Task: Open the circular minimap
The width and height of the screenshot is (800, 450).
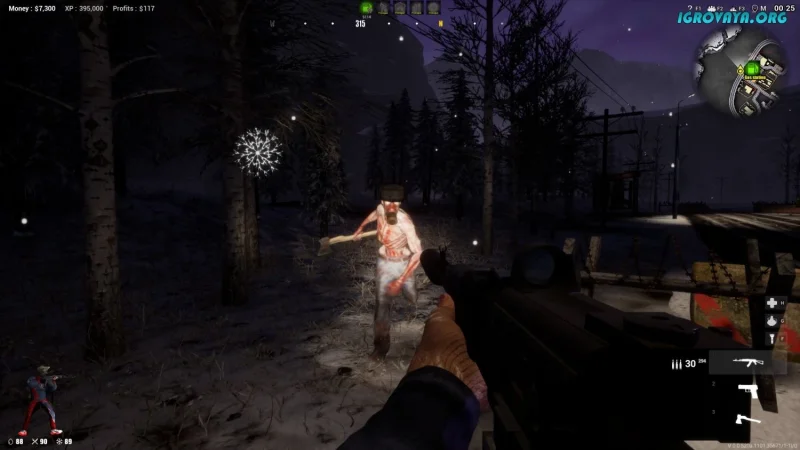Action: click(740, 70)
